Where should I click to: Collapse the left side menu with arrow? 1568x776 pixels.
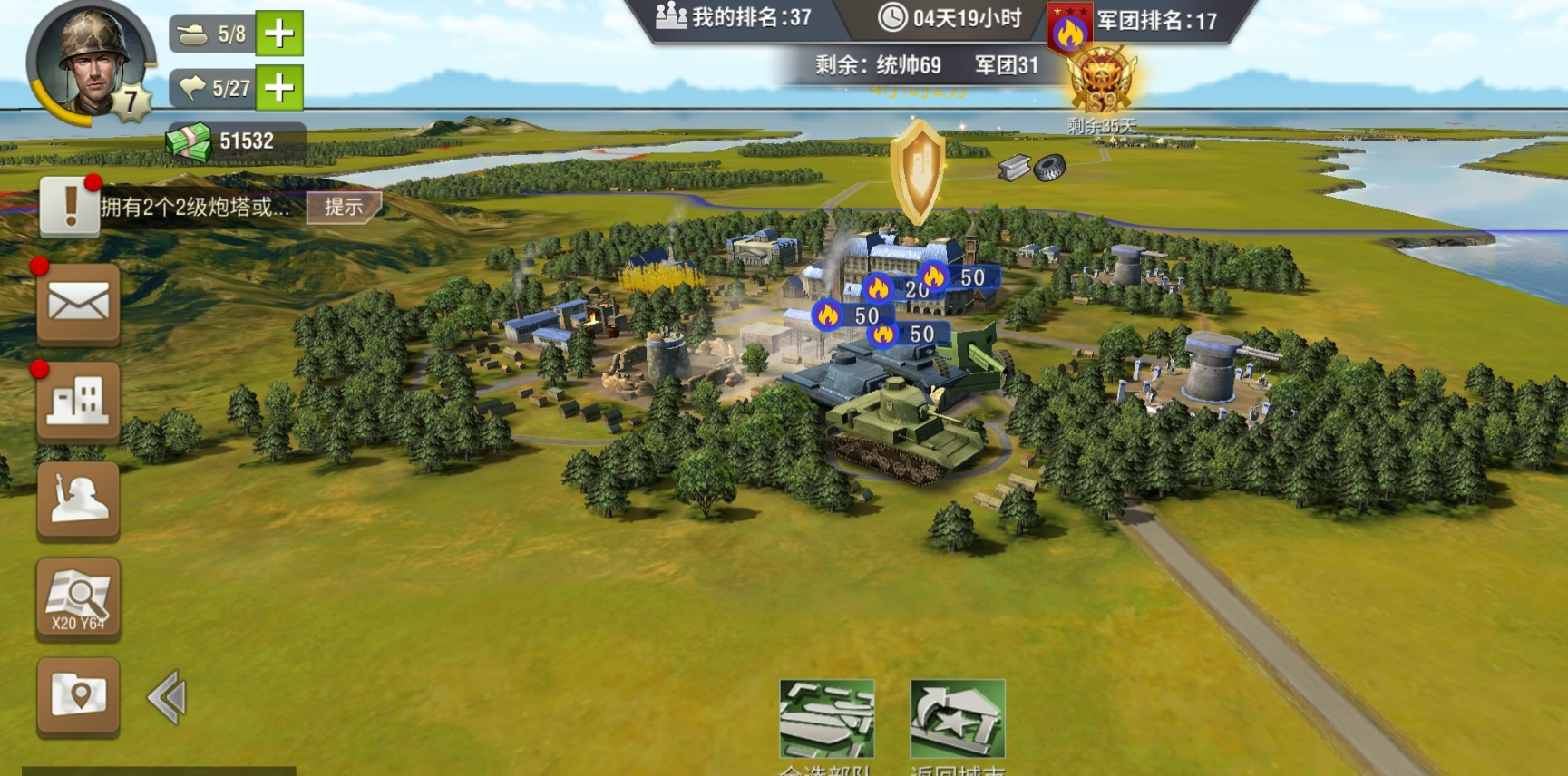pyautogui.click(x=168, y=697)
